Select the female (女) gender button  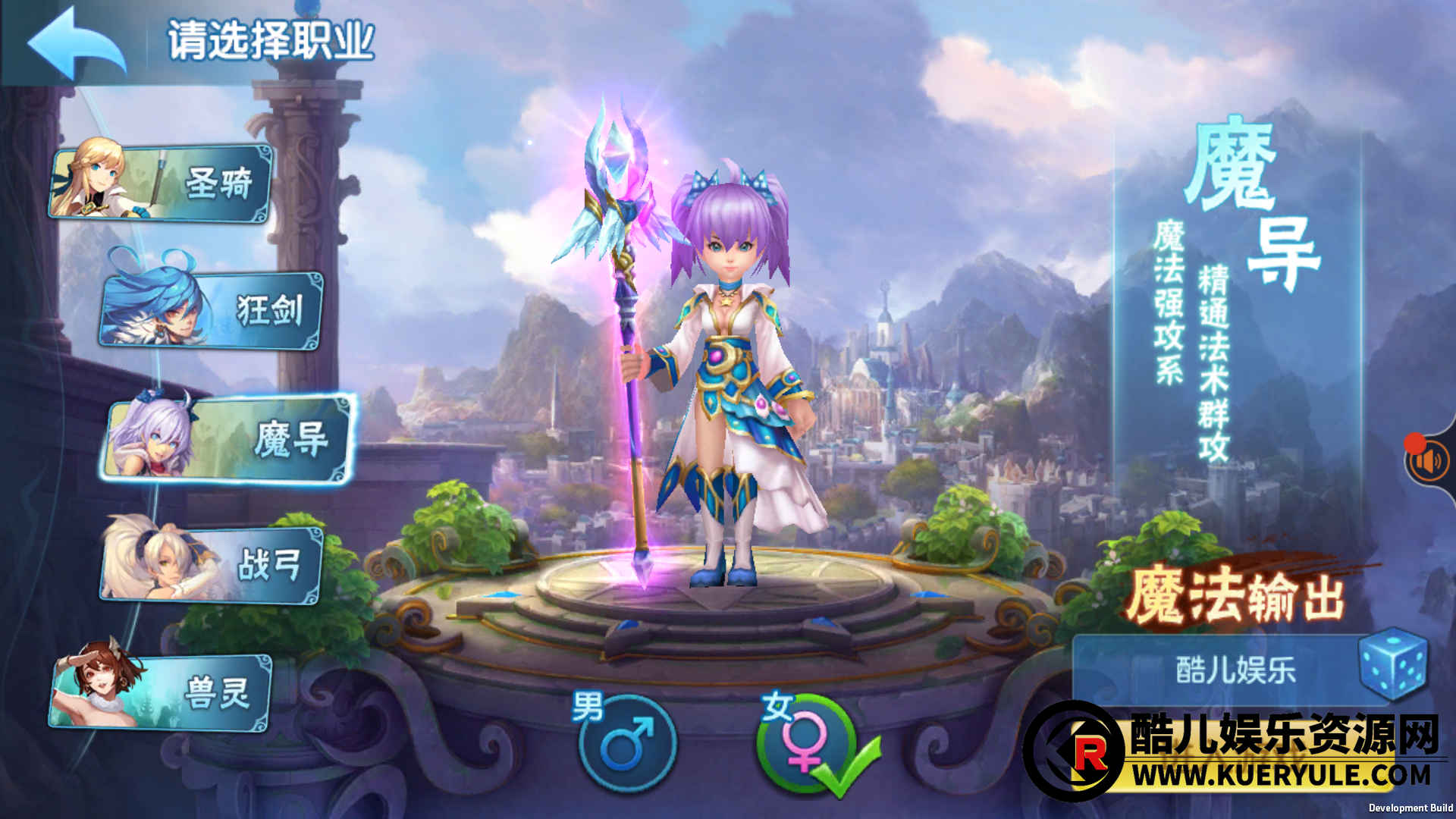[x=805, y=743]
